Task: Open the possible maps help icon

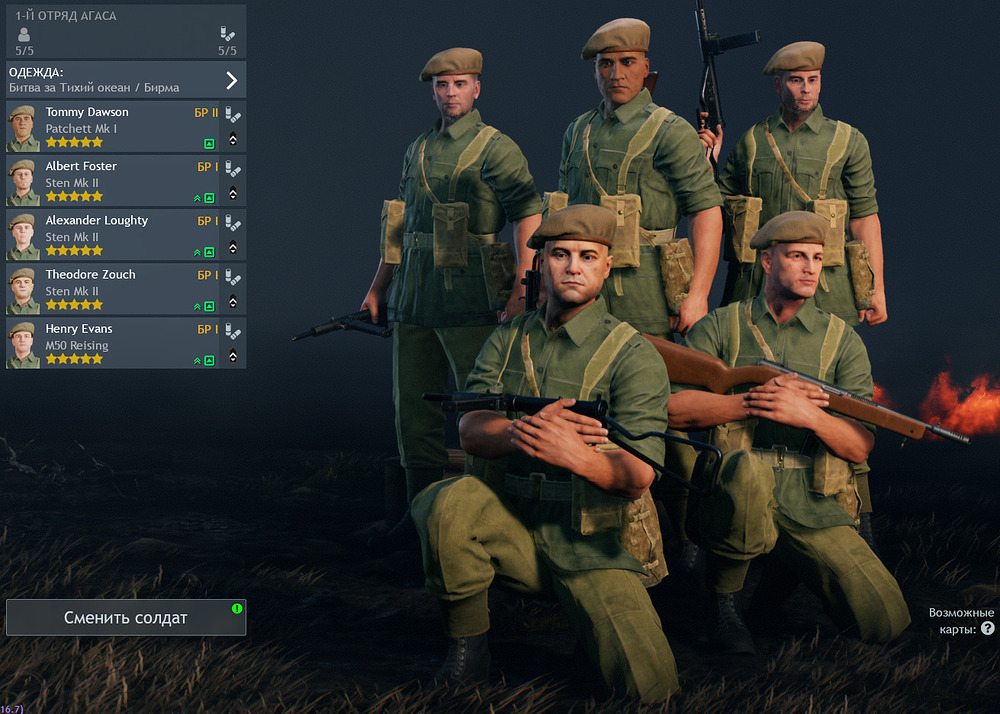Action: click(x=988, y=629)
